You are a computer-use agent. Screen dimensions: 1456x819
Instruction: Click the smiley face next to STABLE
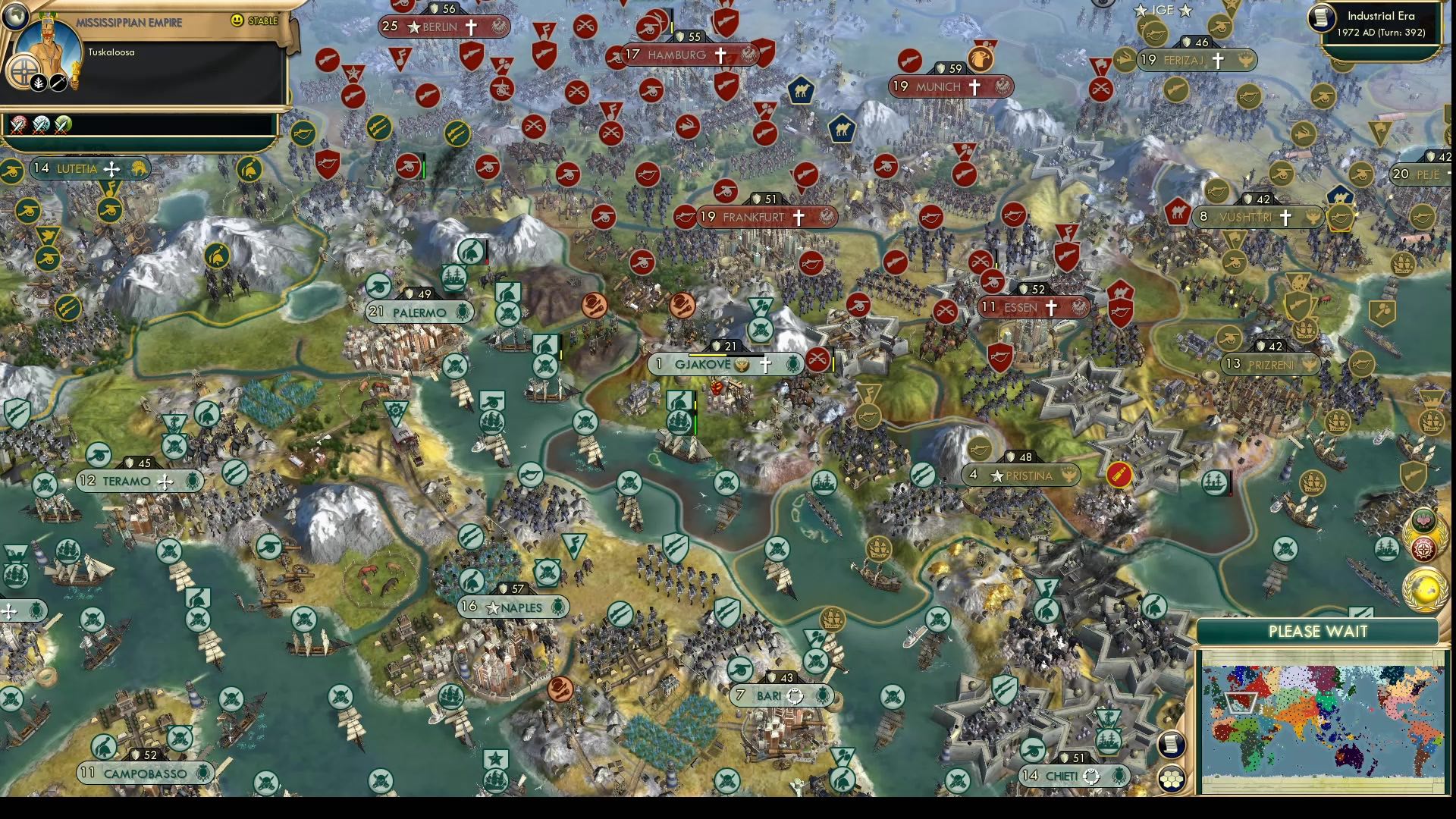tap(236, 20)
